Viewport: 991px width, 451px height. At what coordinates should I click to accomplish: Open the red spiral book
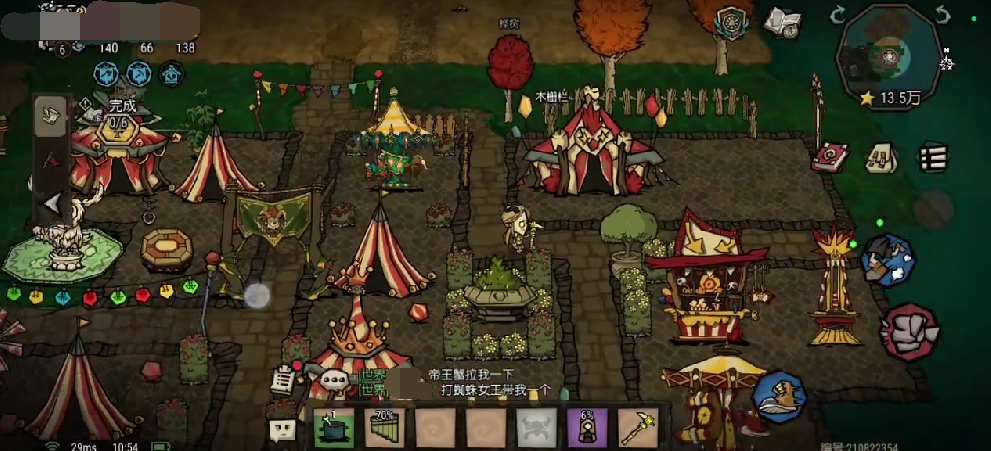pos(829,157)
